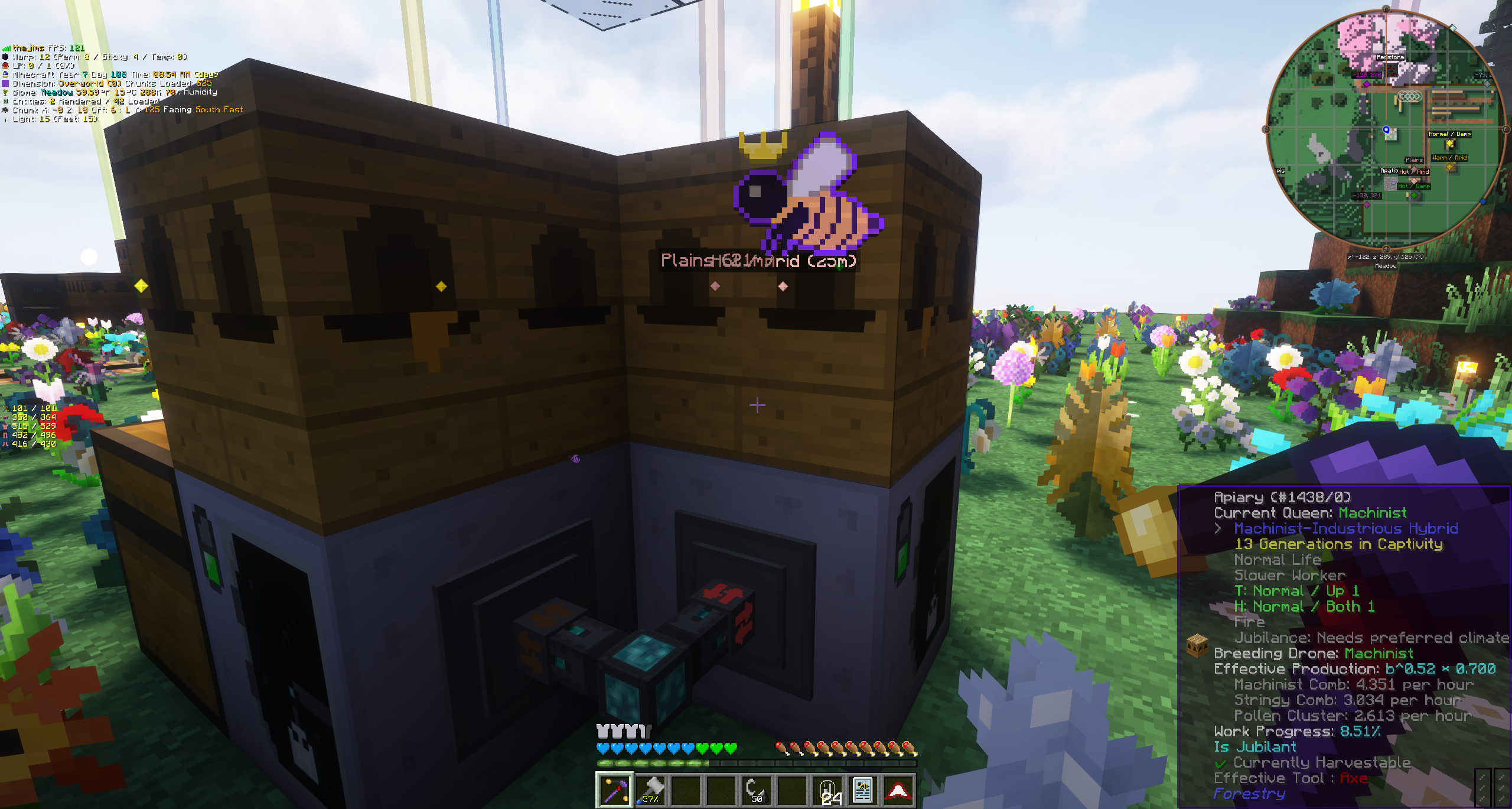
Task: Choose the grappling hook slot with 50
Action: click(x=756, y=790)
